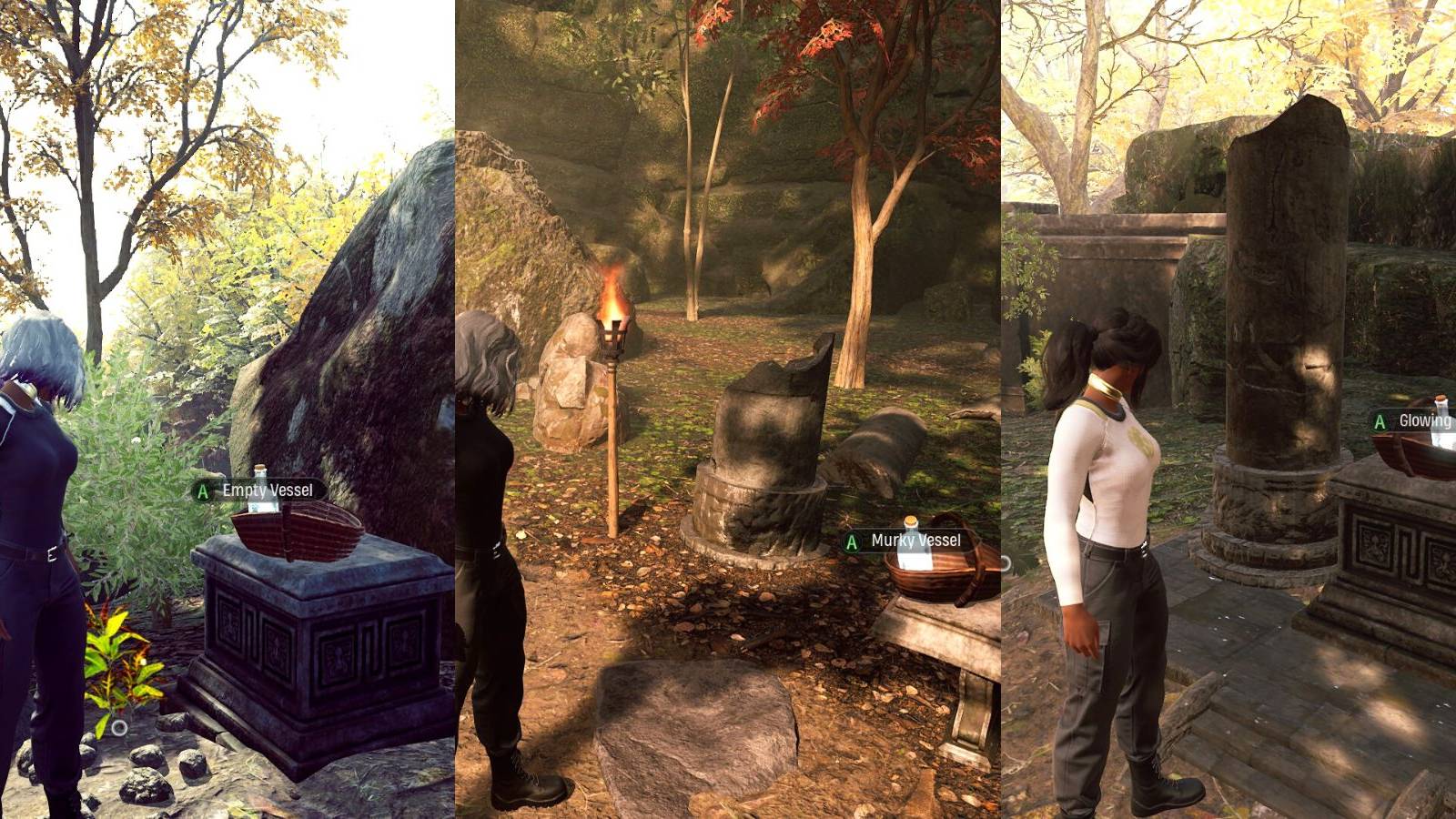Click the green A button icon beside Murky Vessel
1456x819 pixels.
click(850, 541)
